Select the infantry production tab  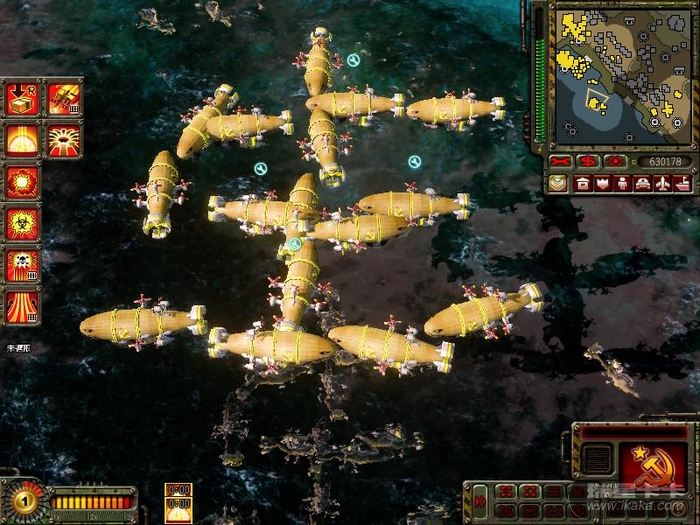click(x=623, y=183)
